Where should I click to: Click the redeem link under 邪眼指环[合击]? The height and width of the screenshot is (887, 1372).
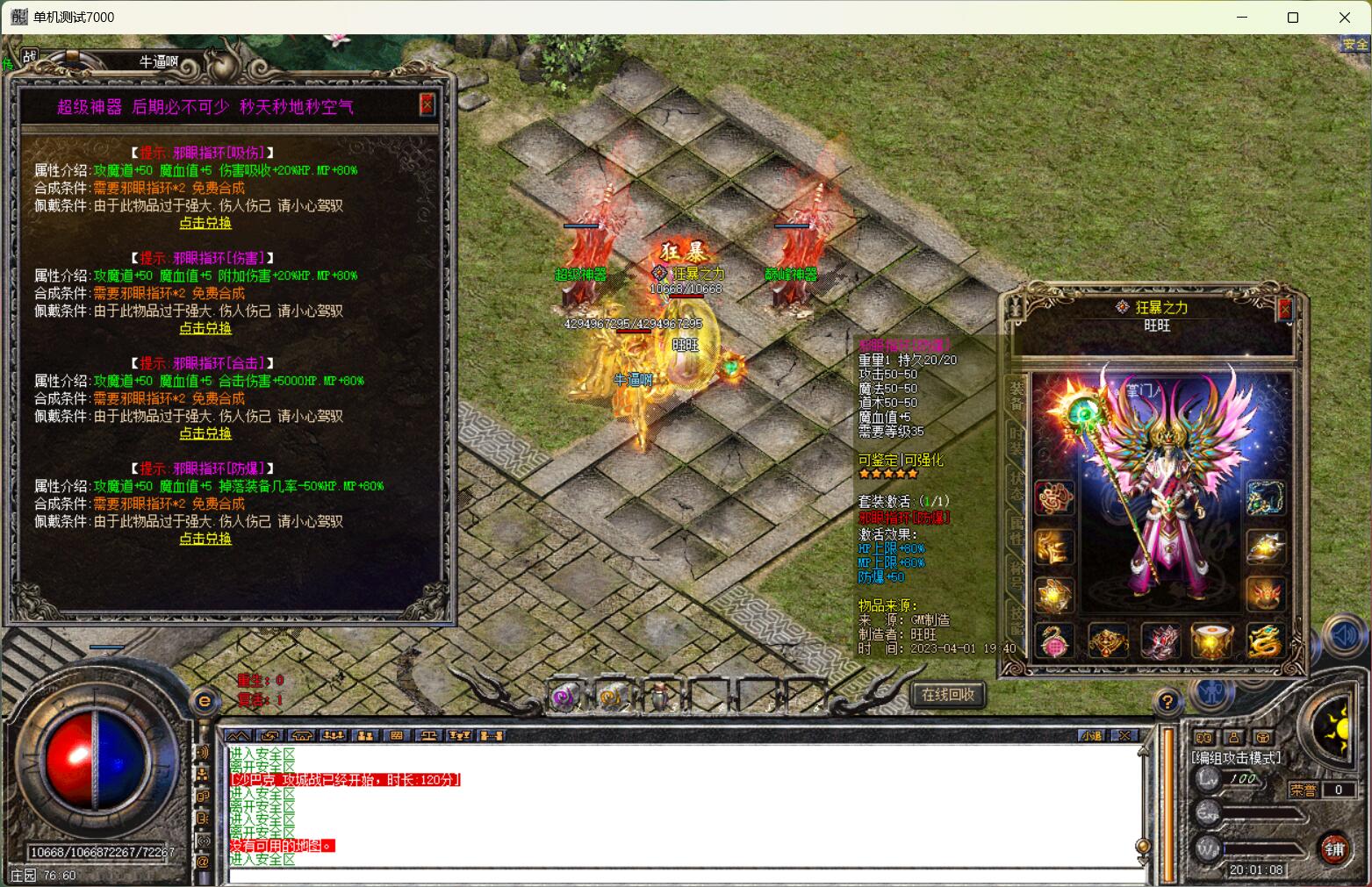click(x=205, y=433)
